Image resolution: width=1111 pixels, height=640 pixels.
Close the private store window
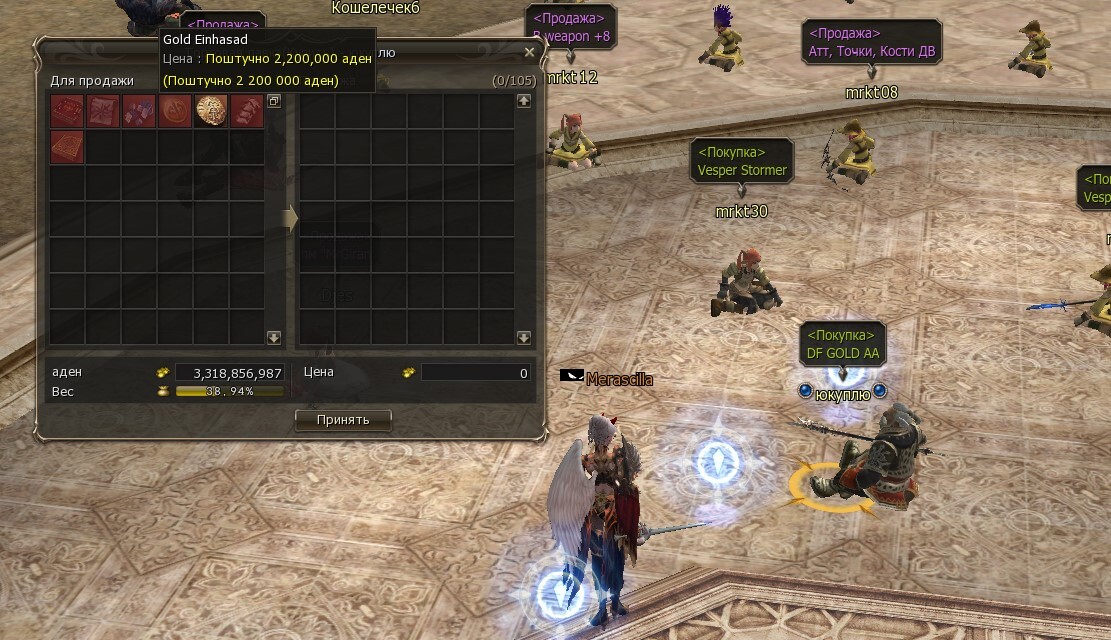(529, 52)
